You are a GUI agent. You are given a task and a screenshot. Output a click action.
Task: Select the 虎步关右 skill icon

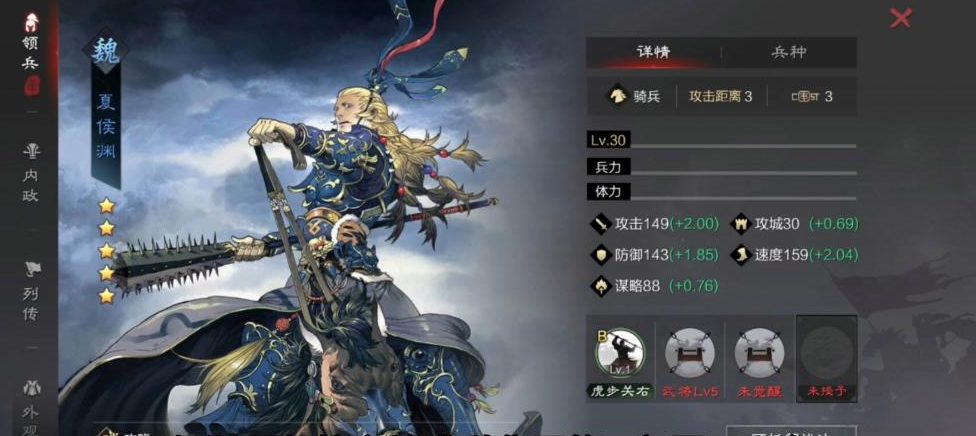[620, 354]
